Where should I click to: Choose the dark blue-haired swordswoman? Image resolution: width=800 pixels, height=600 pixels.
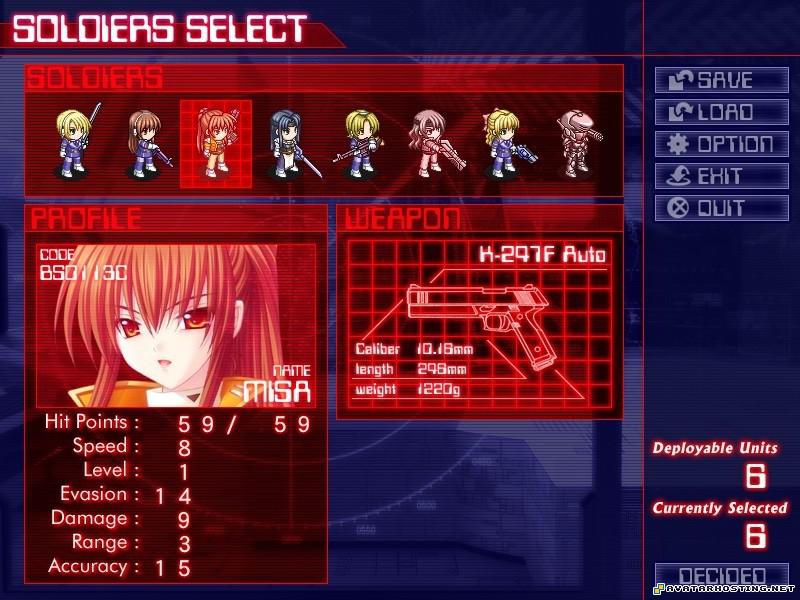pos(288,144)
